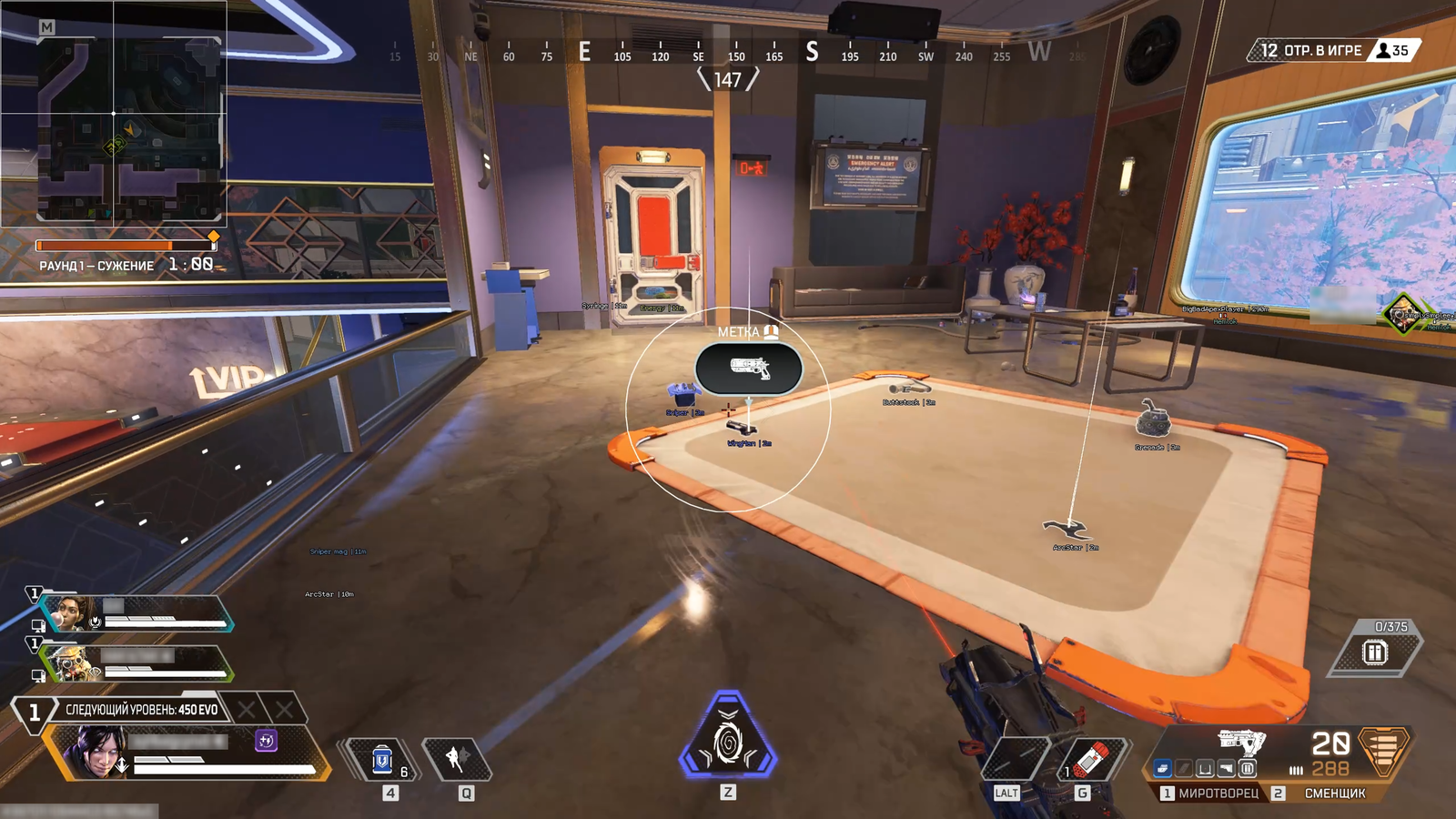The height and width of the screenshot is (819, 1456).
Task: Select the orange ammo type icon
Action: click(x=1383, y=750)
